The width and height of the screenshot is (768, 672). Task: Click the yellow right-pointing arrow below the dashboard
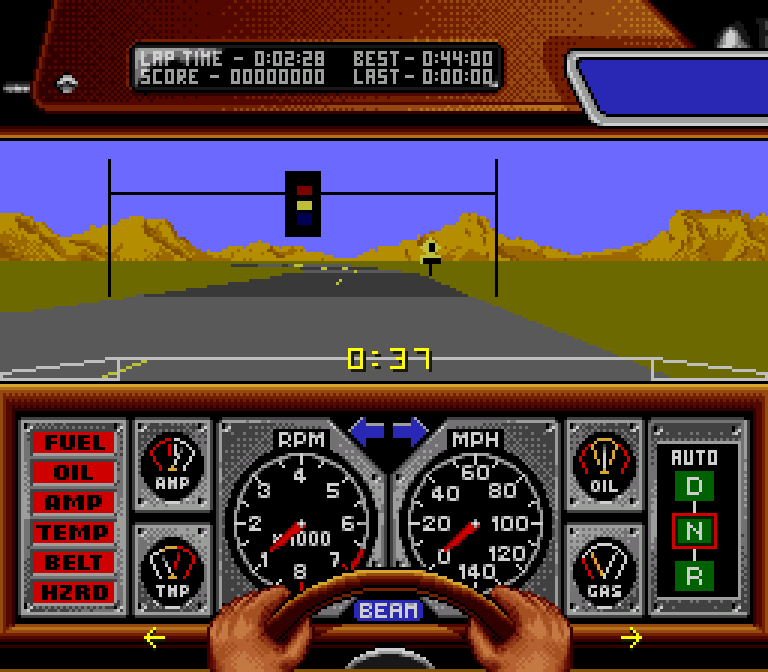pyautogui.click(x=631, y=637)
